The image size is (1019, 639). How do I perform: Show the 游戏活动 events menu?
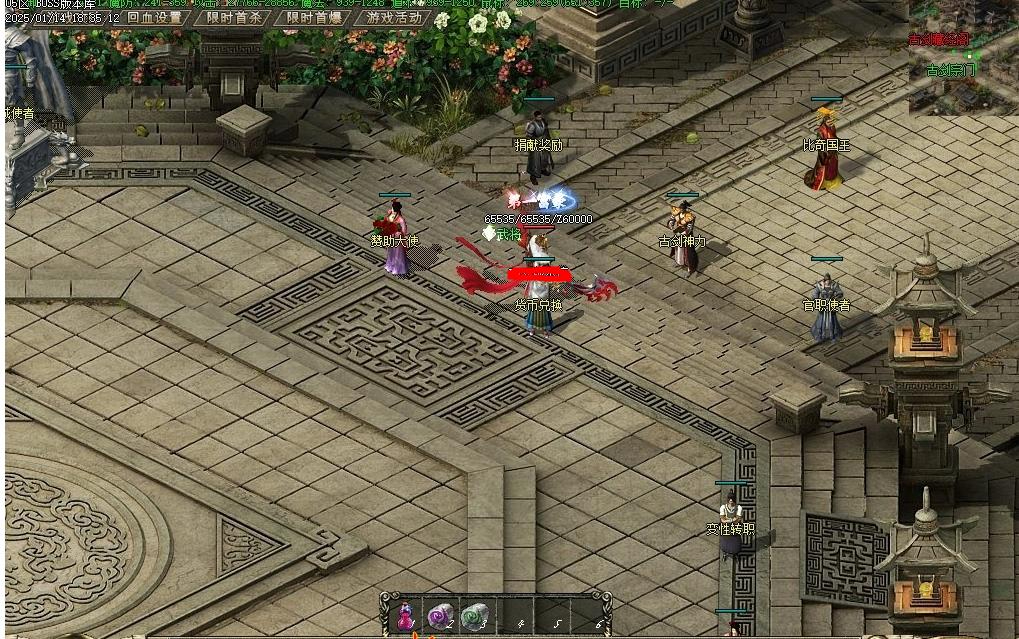click(x=393, y=17)
